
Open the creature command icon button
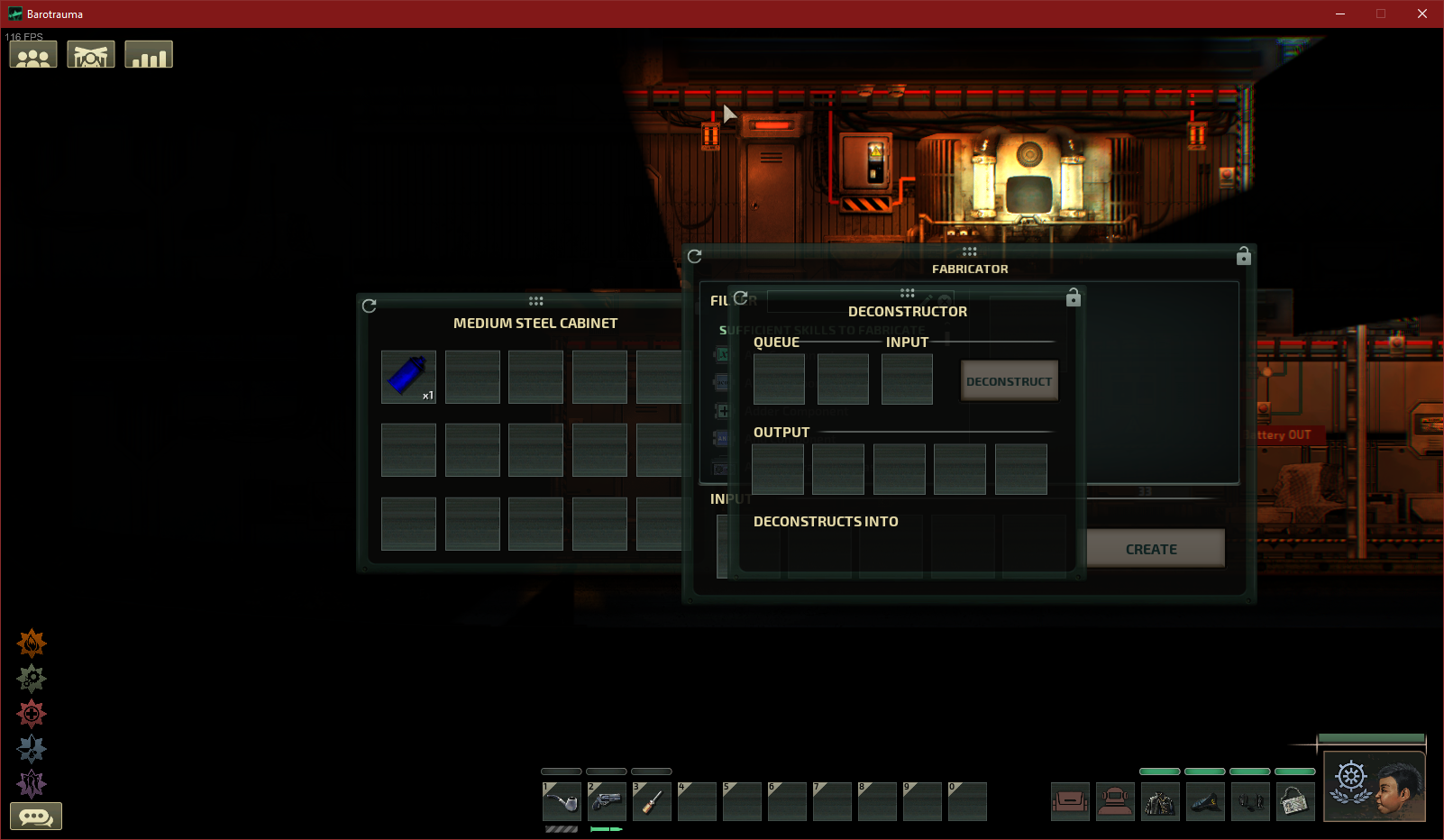pos(91,56)
